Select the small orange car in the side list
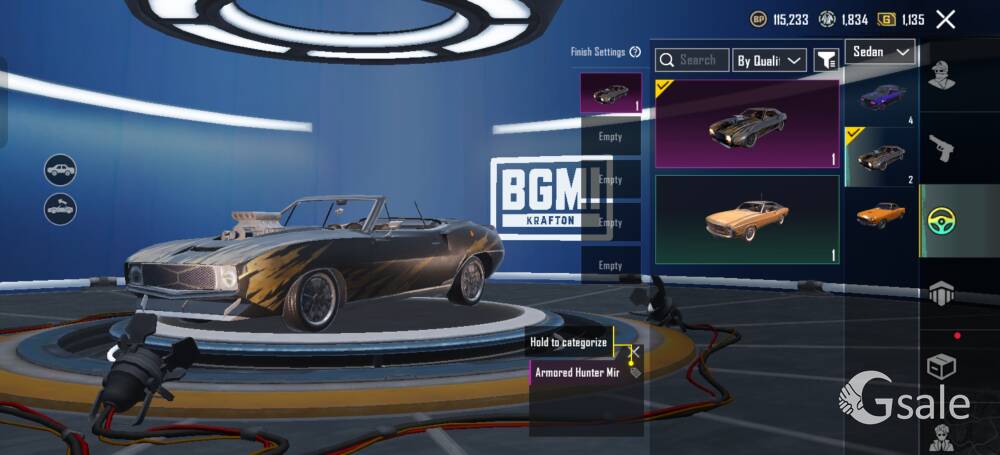Viewport: 1000px width, 455px height. 881,214
